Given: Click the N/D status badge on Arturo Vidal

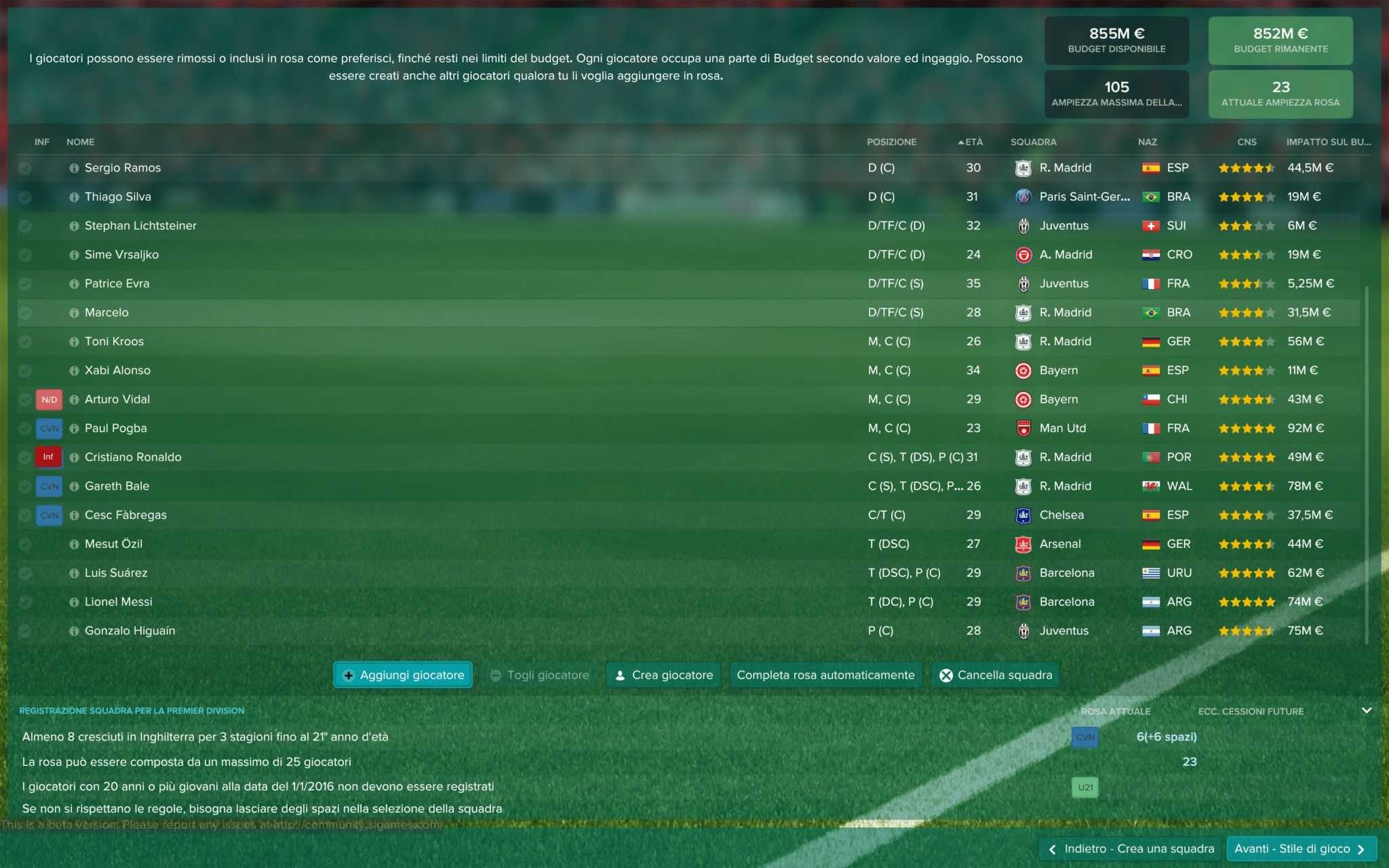Looking at the screenshot, I should [49, 399].
